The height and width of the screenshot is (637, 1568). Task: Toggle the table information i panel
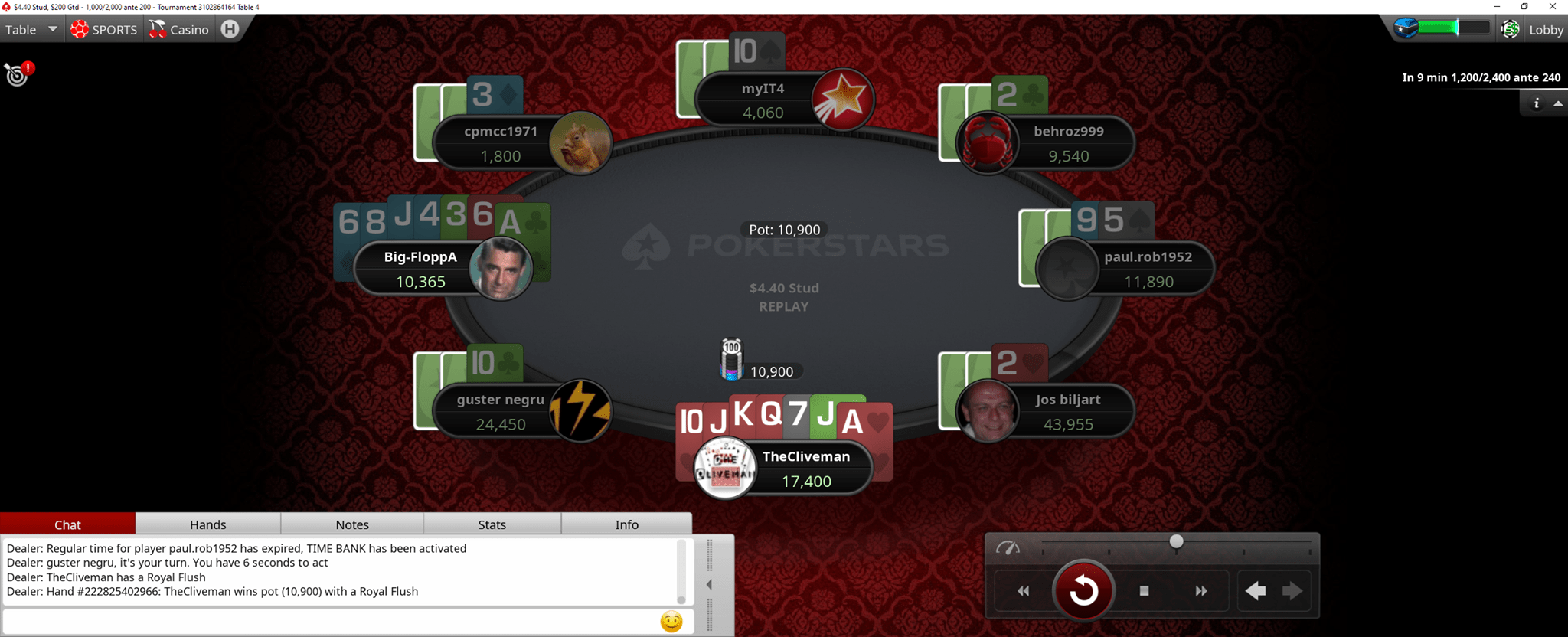(1537, 102)
